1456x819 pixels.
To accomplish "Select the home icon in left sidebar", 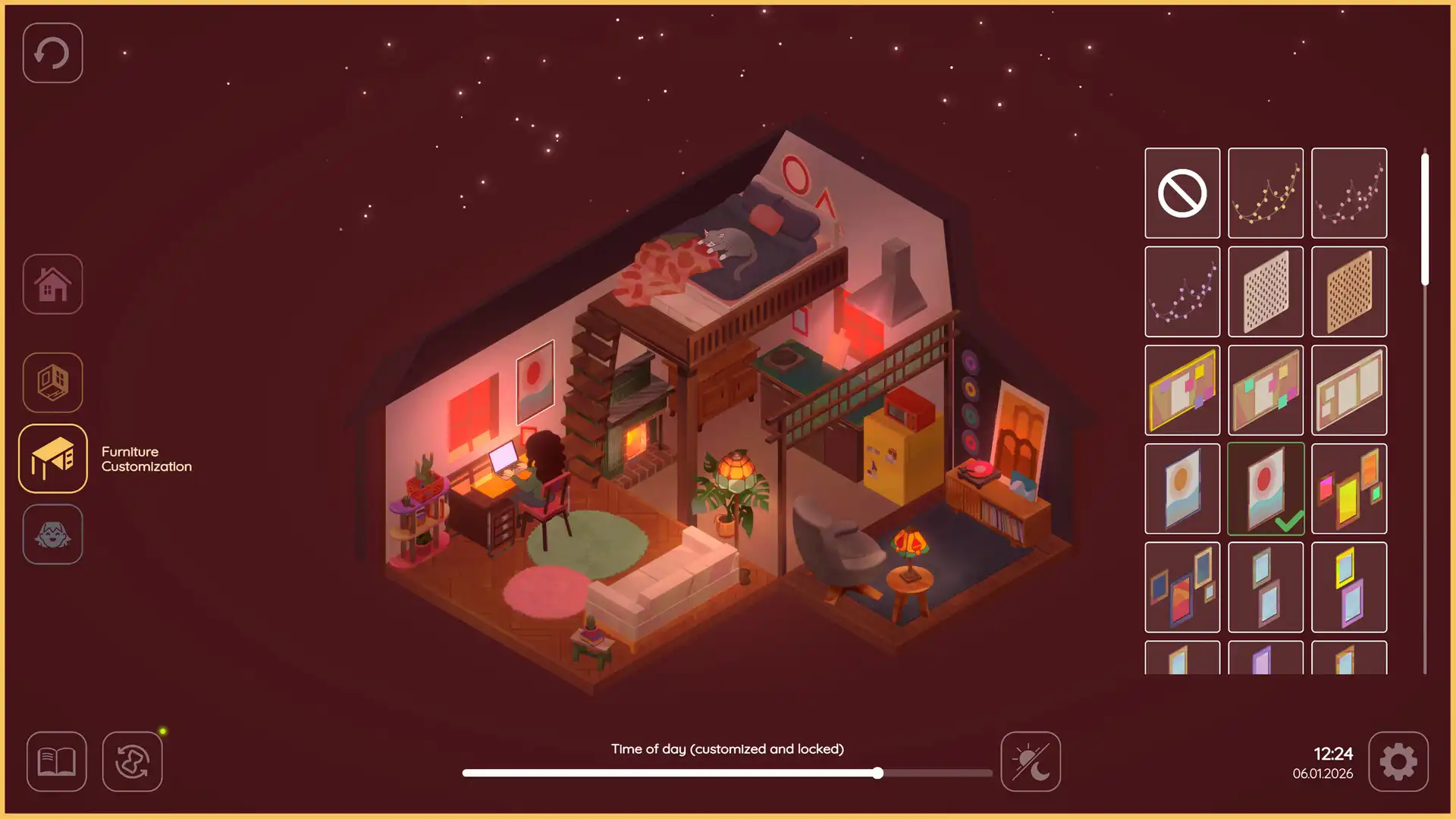I will (52, 283).
